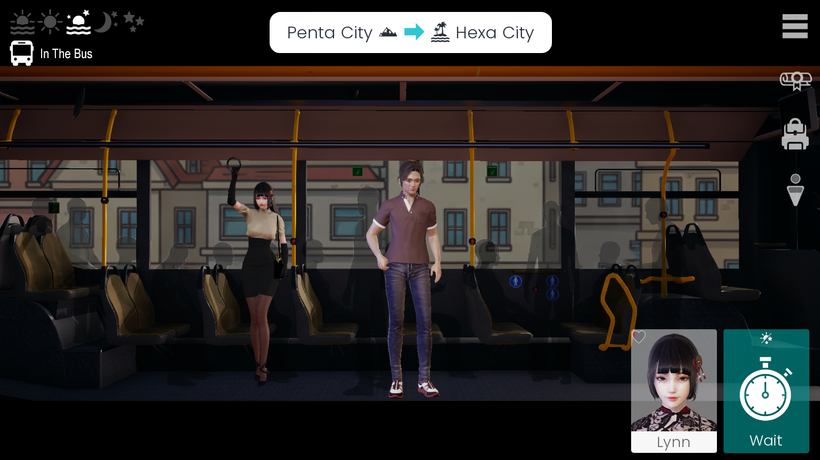
Task: Click the Wait stopwatch button
Action: (766, 391)
